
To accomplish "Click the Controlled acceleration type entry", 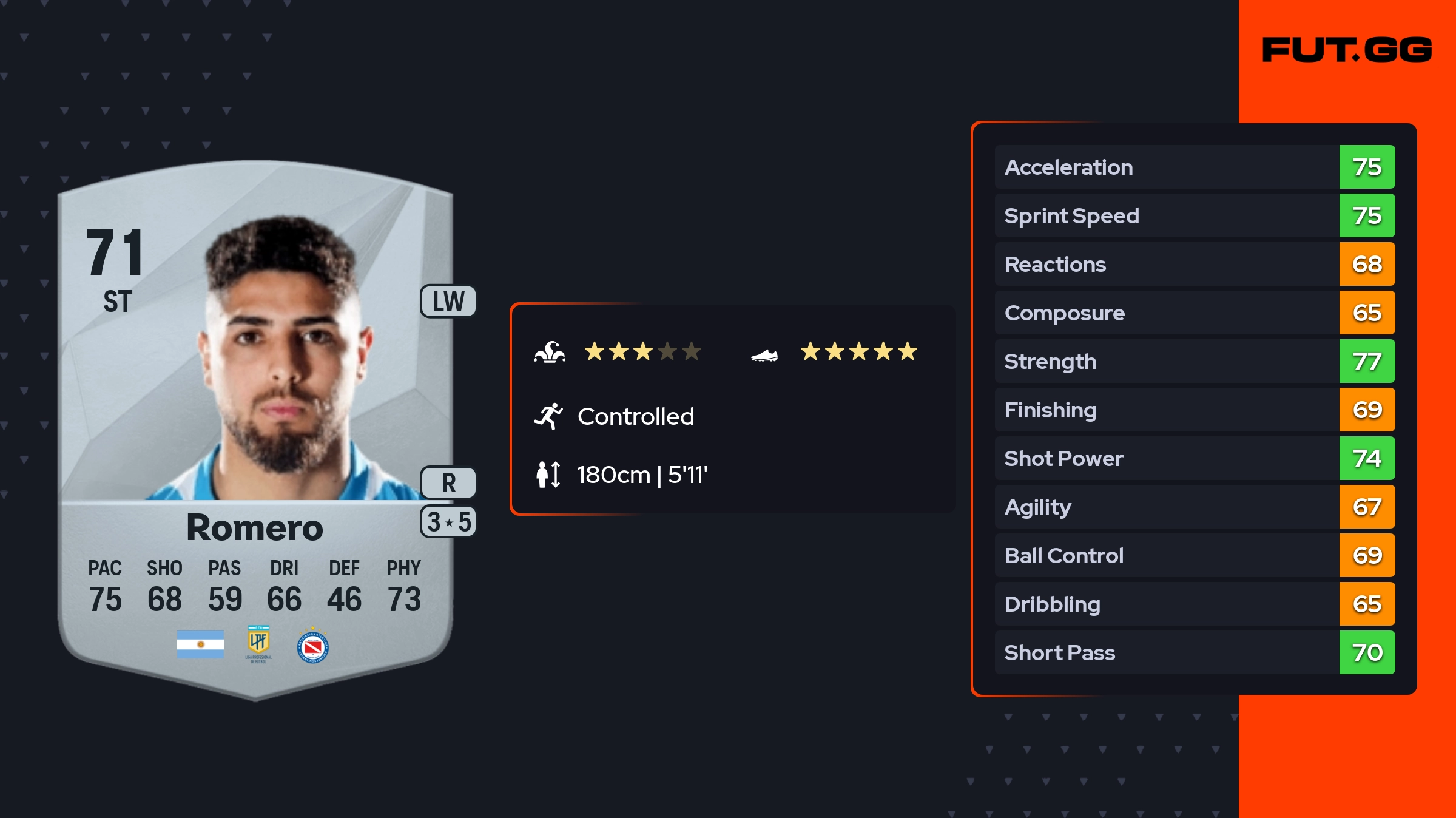I will [x=635, y=417].
